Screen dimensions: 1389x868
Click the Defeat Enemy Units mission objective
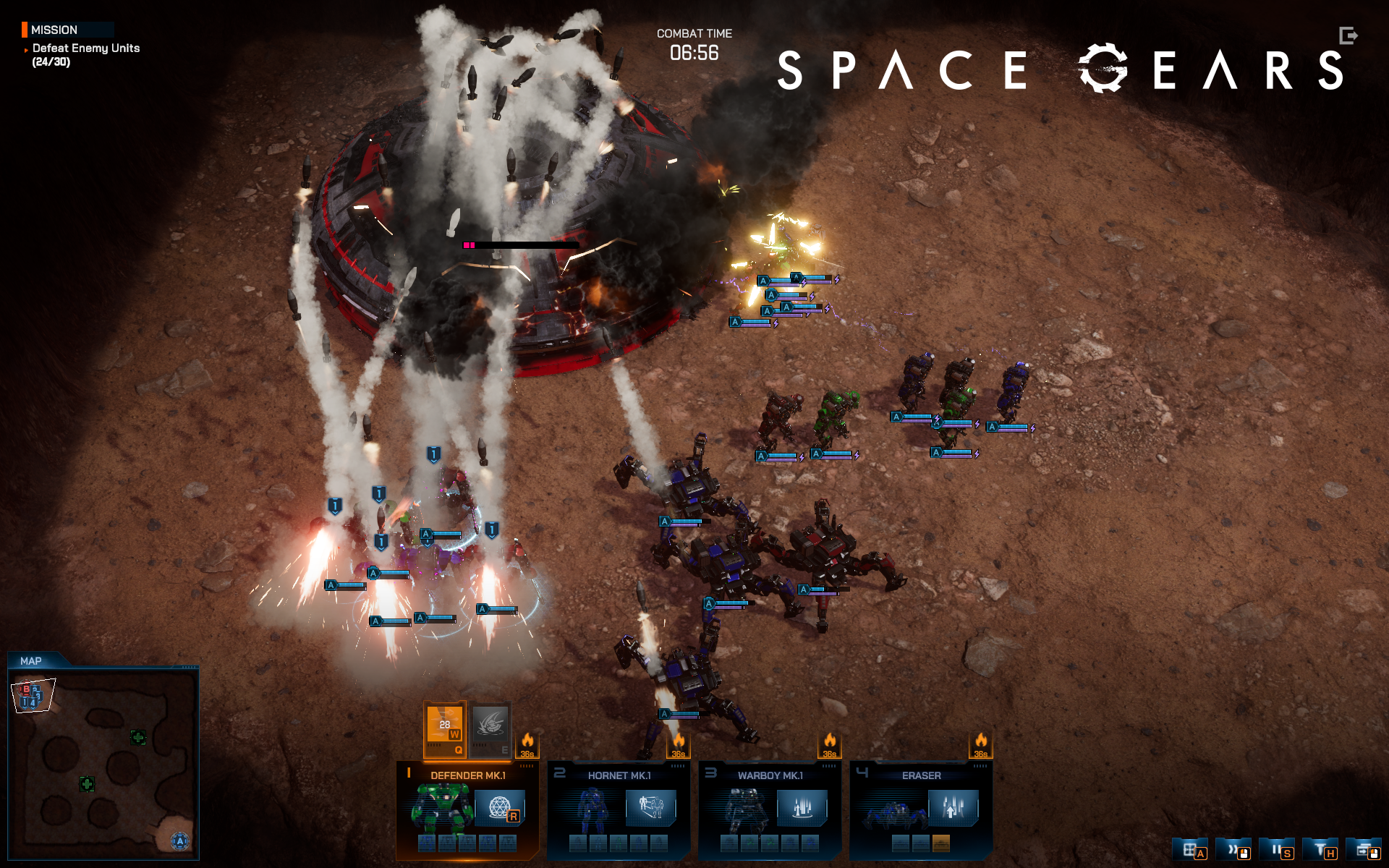coord(85,48)
